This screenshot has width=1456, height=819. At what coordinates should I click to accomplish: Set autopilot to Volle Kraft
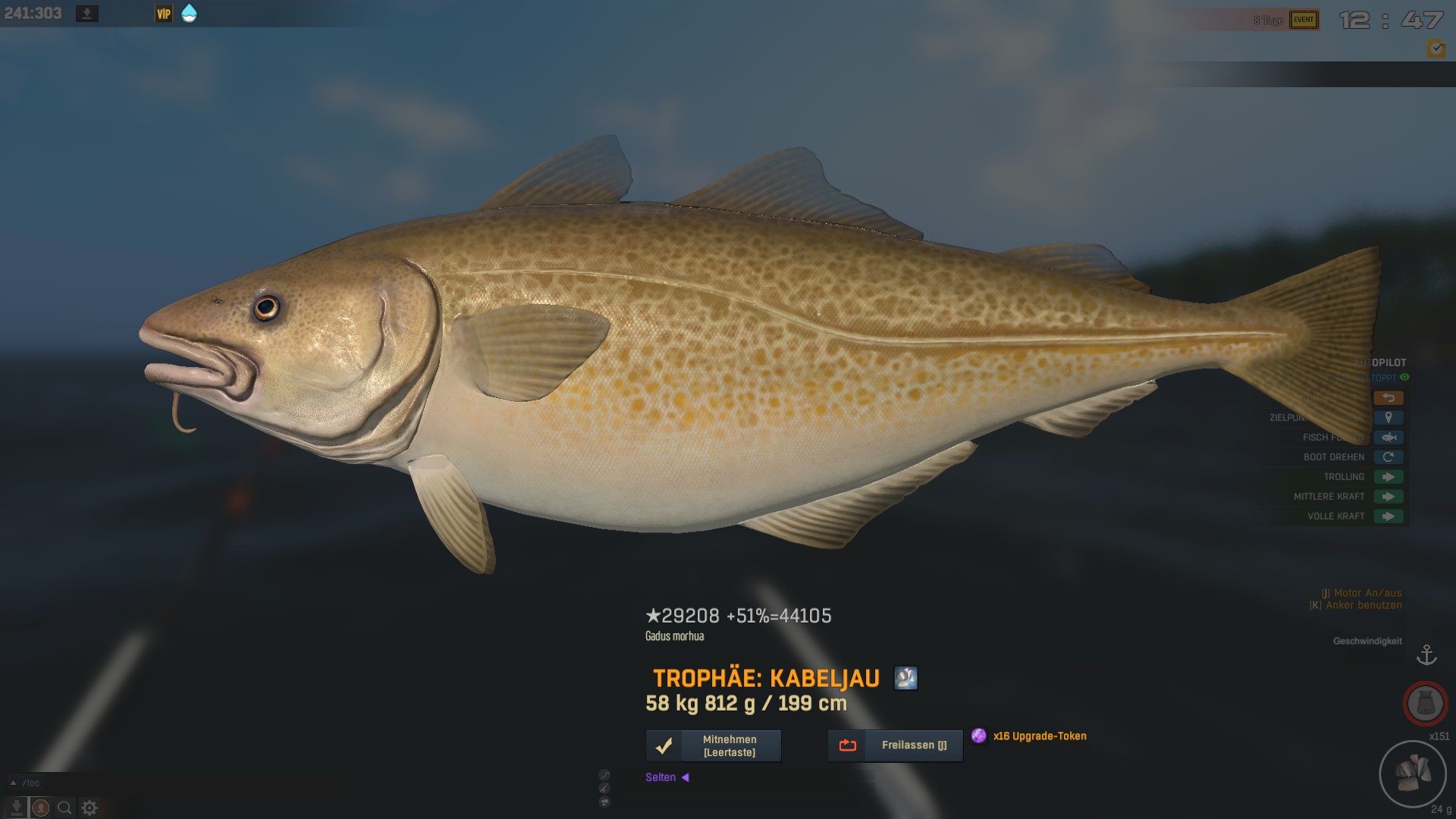pos(1388,516)
